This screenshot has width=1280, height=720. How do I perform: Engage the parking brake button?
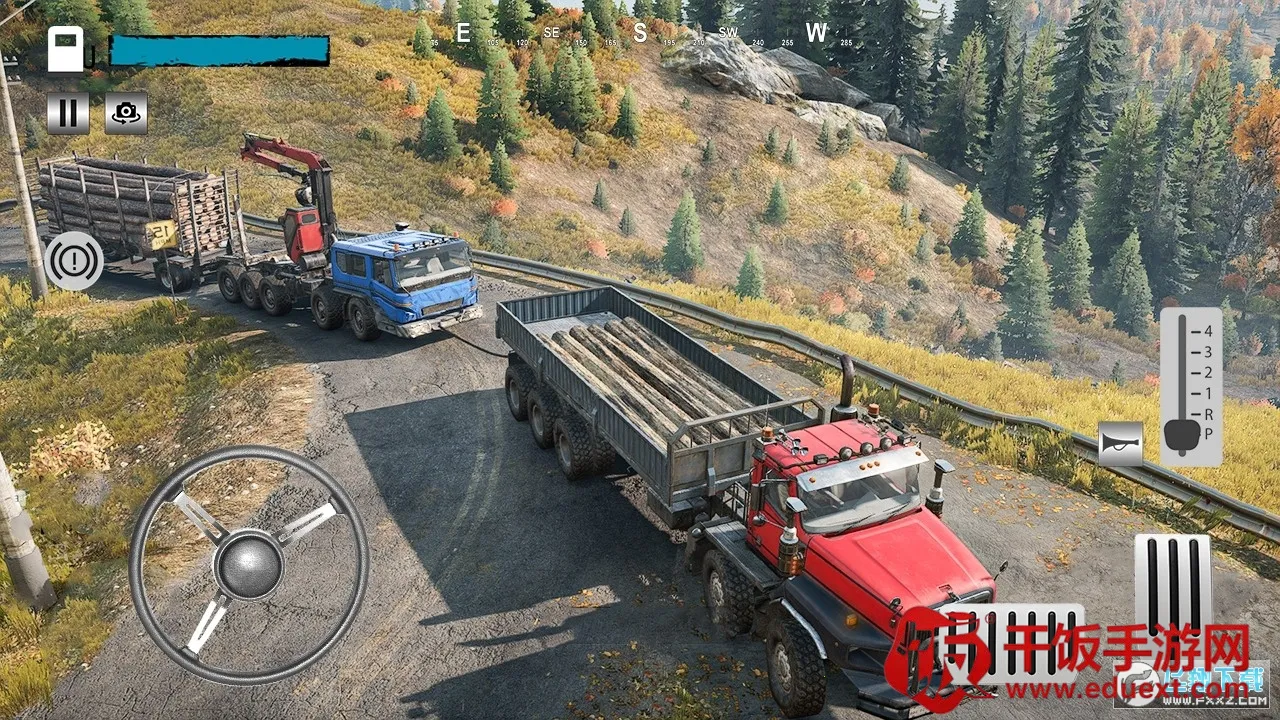pyautogui.click(x=74, y=262)
